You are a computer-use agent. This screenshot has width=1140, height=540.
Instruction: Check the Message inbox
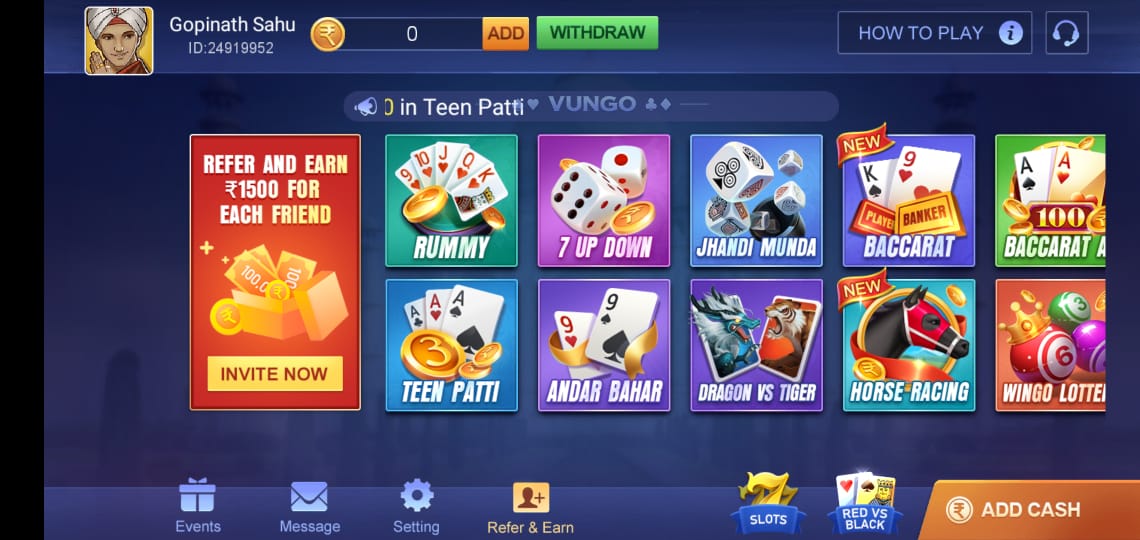309,506
